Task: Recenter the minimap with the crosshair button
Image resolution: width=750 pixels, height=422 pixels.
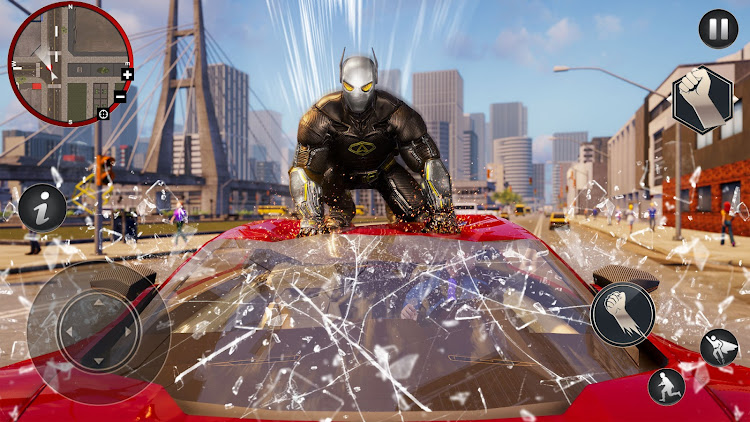Action: tap(103, 115)
